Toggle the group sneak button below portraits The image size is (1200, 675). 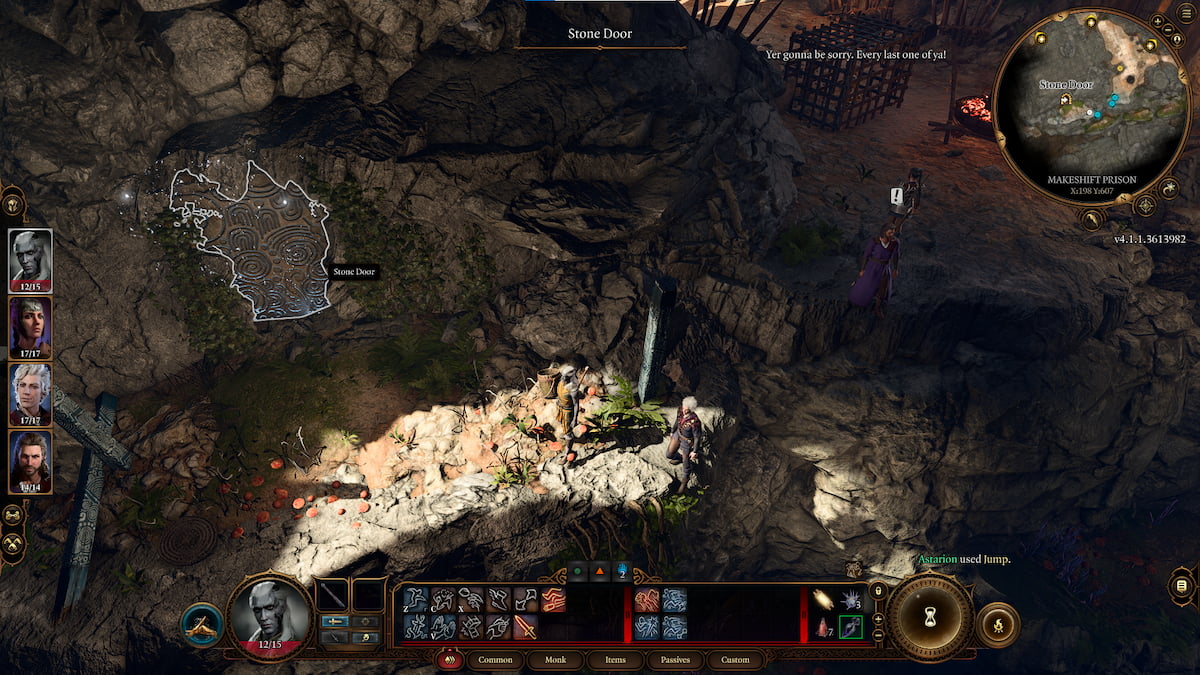(x=13, y=515)
